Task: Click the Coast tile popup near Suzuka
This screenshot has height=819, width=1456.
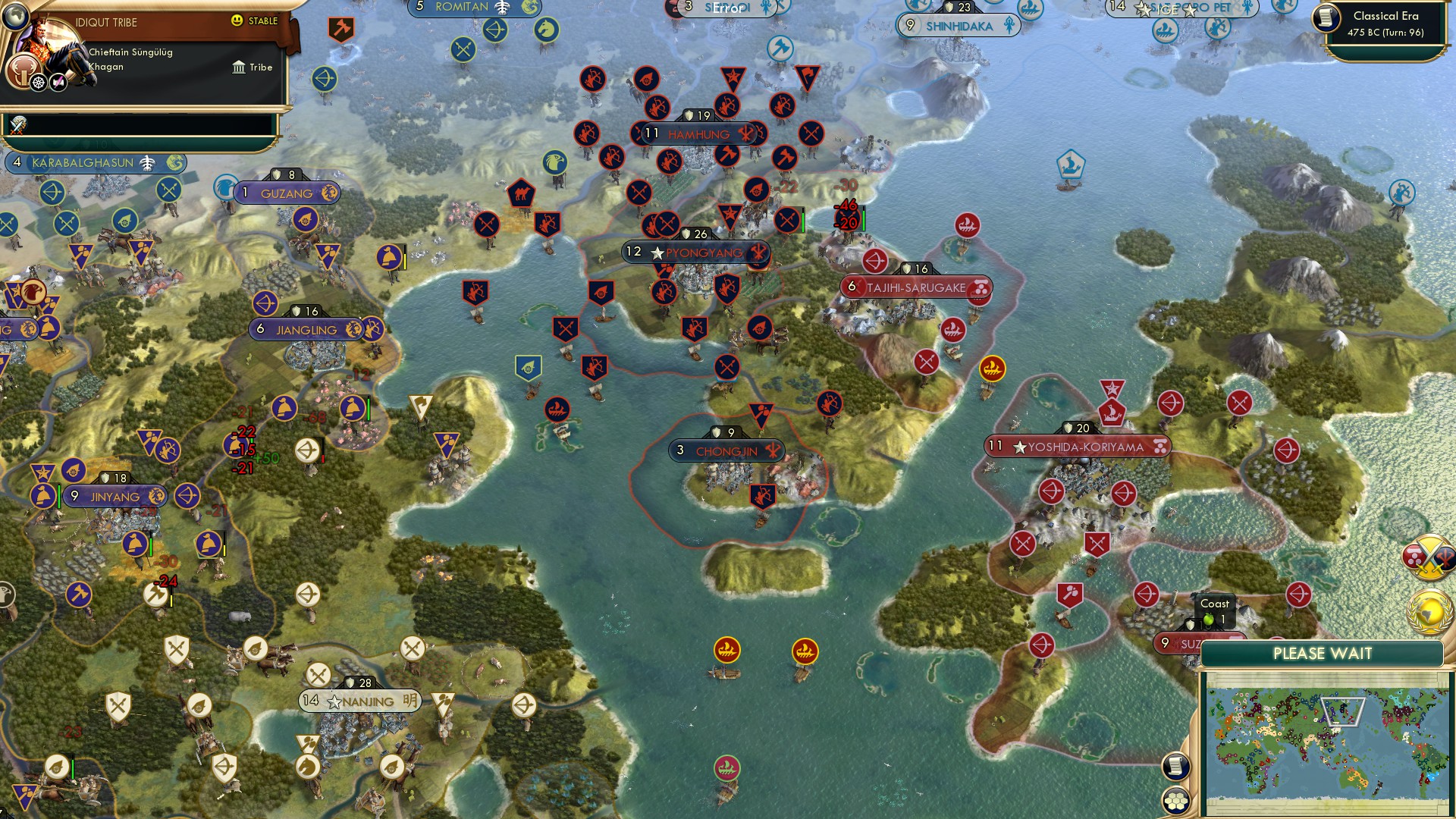Action: [x=1213, y=611]
